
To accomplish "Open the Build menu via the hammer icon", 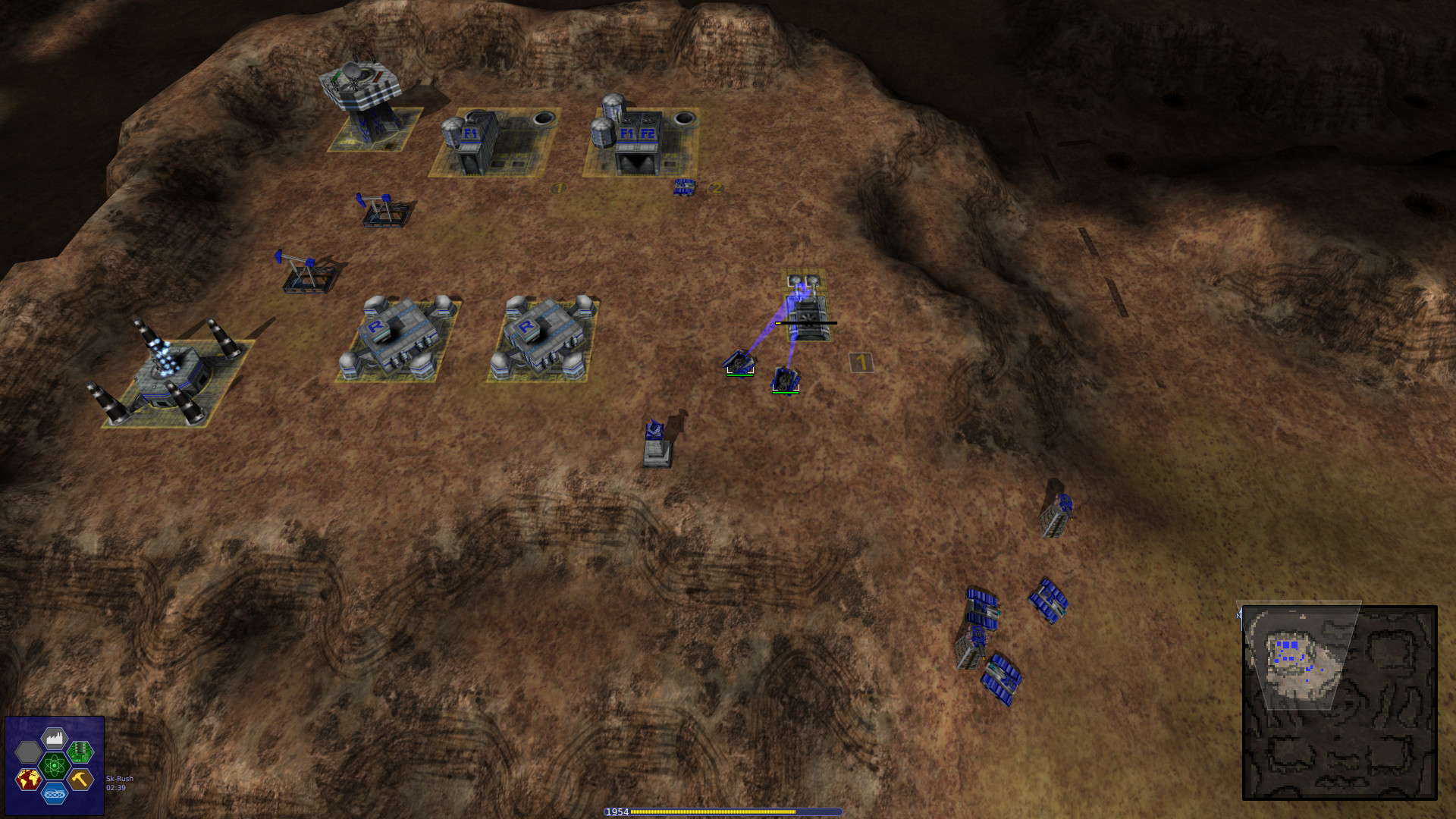I will [x=80, y=780].
